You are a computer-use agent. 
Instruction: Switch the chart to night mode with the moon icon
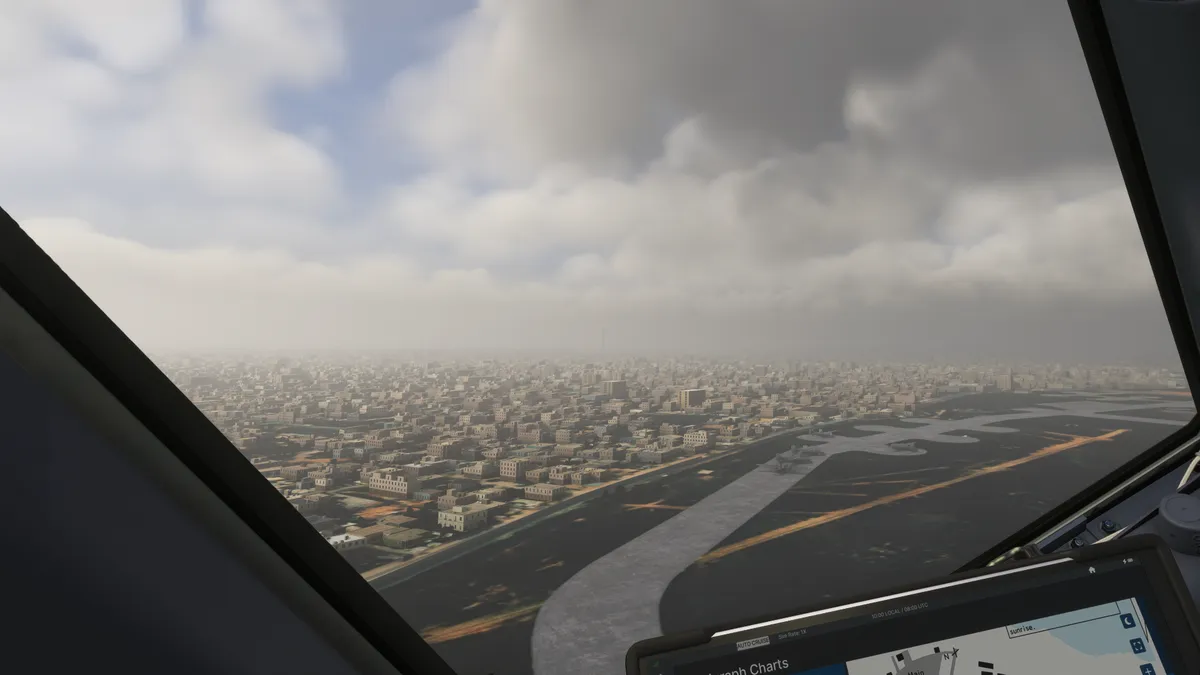1128,621
